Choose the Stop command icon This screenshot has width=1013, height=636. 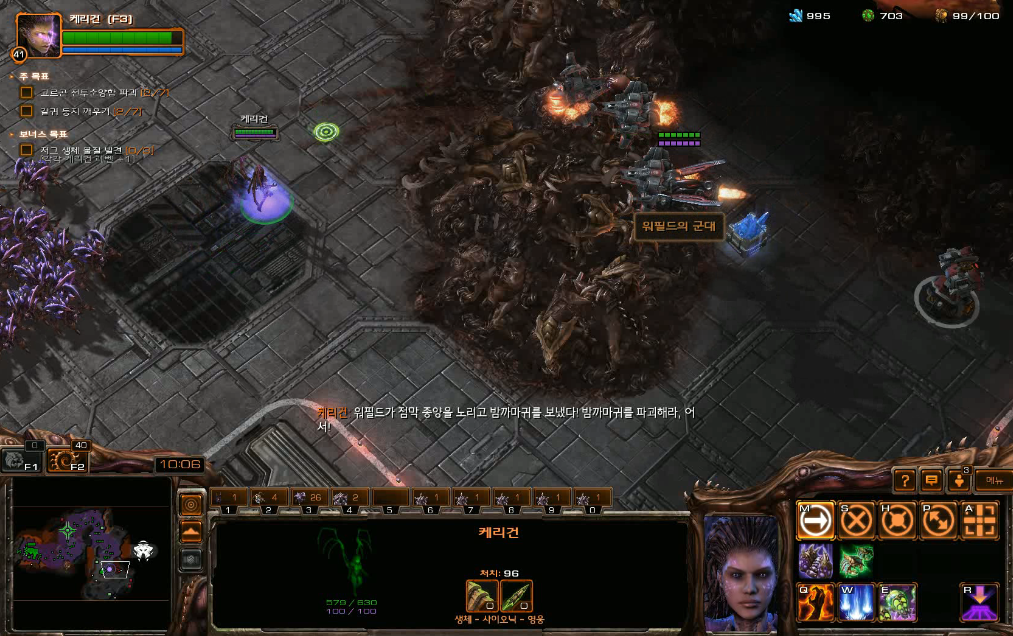coord(857,519)
